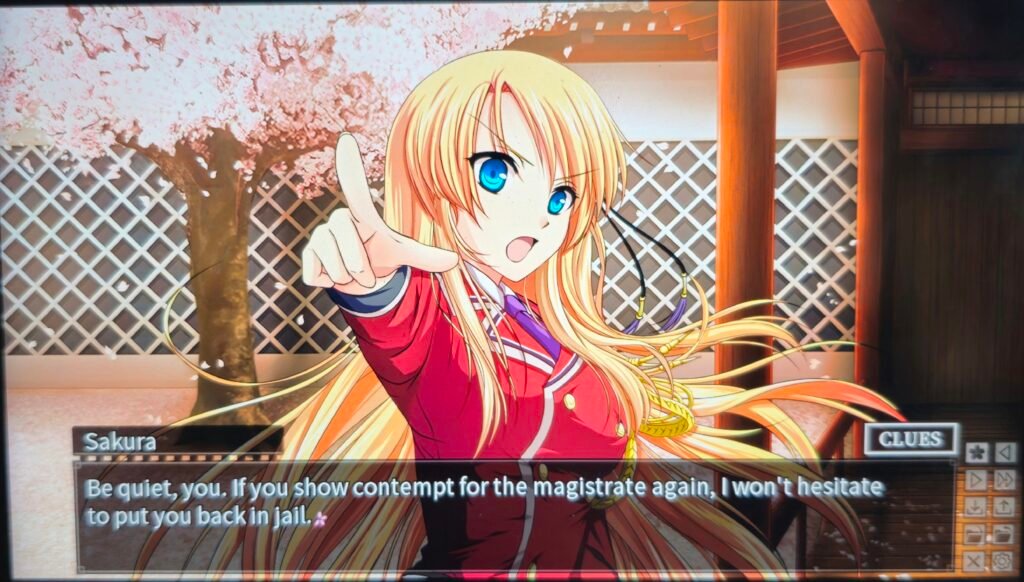Start auto-play with the single right triangle
The image size is (1024, 582).
pyautogui.click(x=977, y=480)
